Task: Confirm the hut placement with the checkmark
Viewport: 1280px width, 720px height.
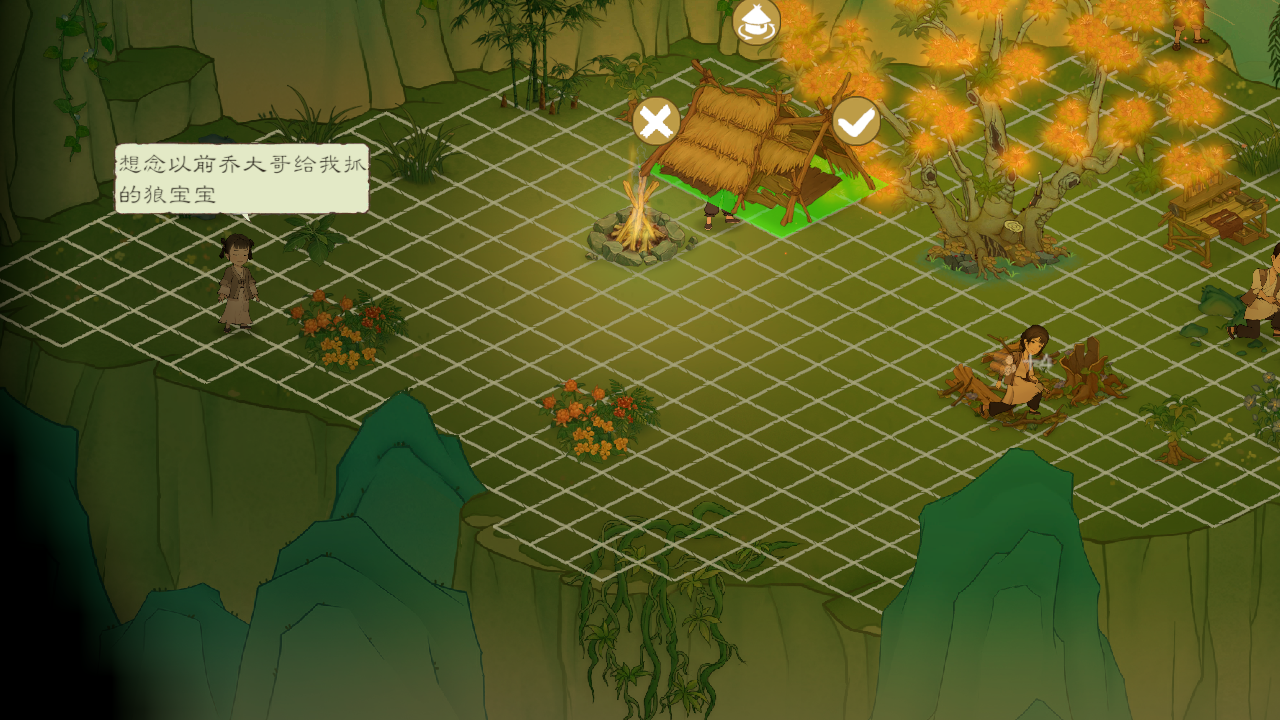Action: (856, 122)
